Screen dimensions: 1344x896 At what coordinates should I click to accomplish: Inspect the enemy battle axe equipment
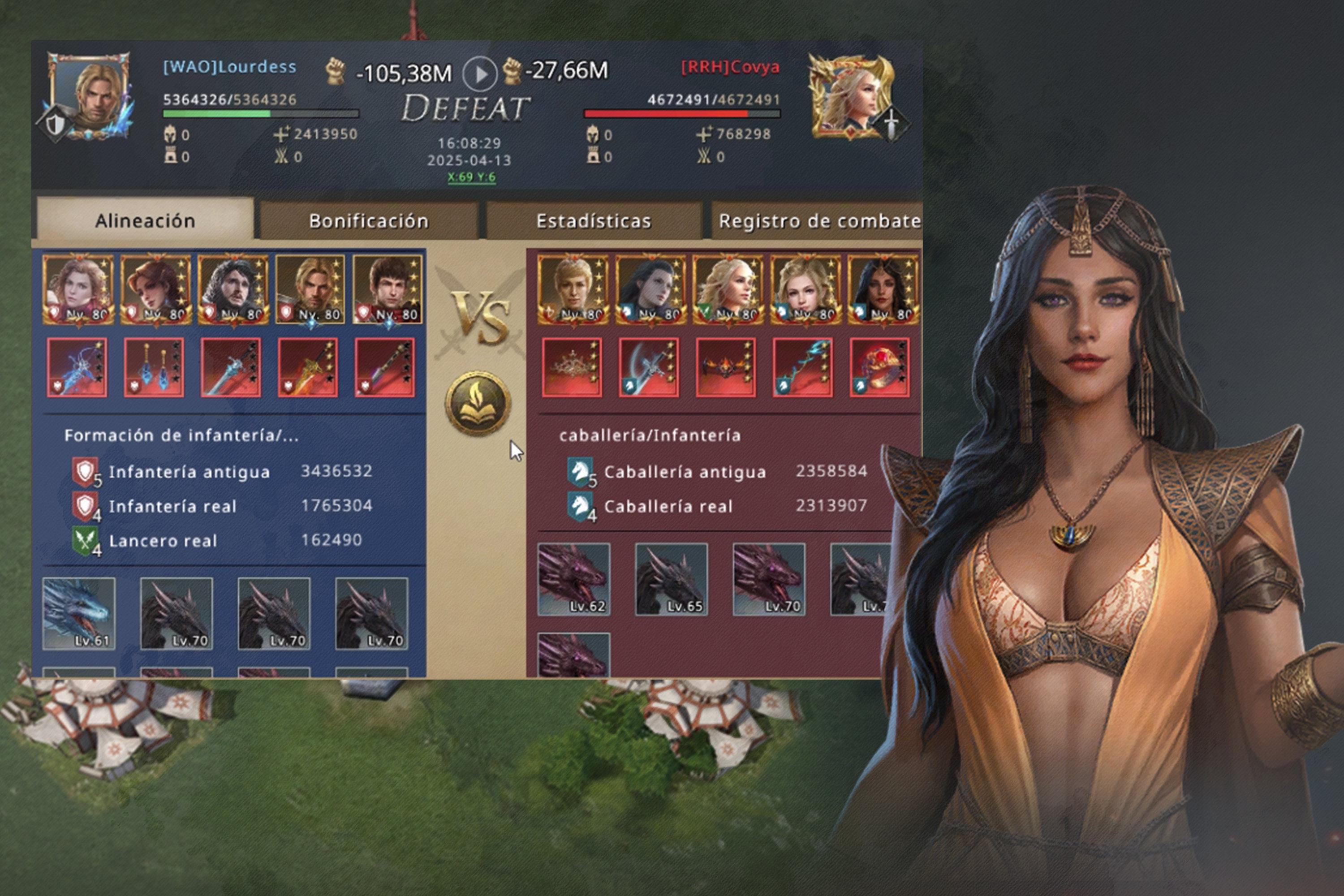tap(649, 367)
